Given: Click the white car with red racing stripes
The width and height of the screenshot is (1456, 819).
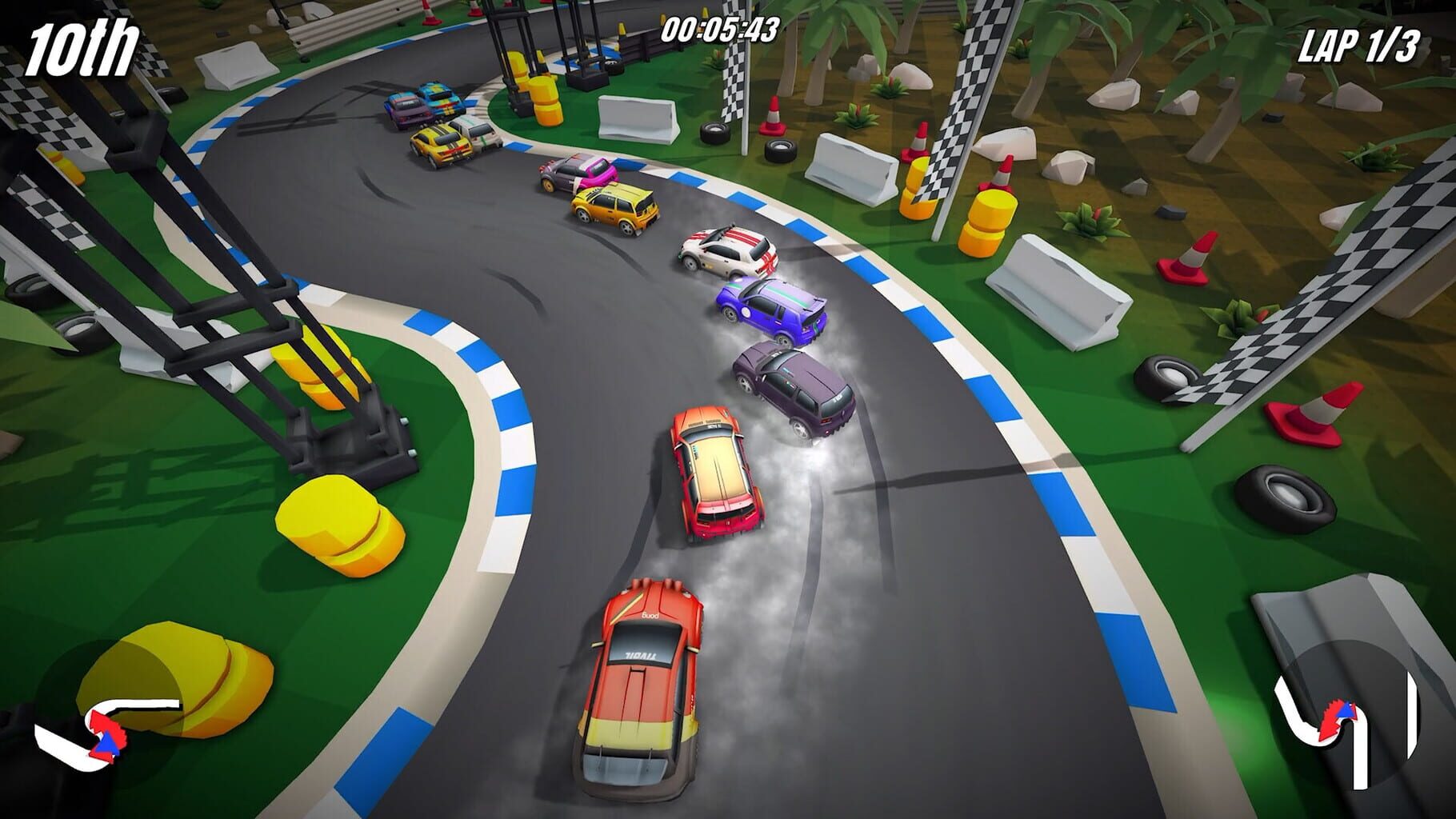Looking at the screenshot, I should (728, 252).
